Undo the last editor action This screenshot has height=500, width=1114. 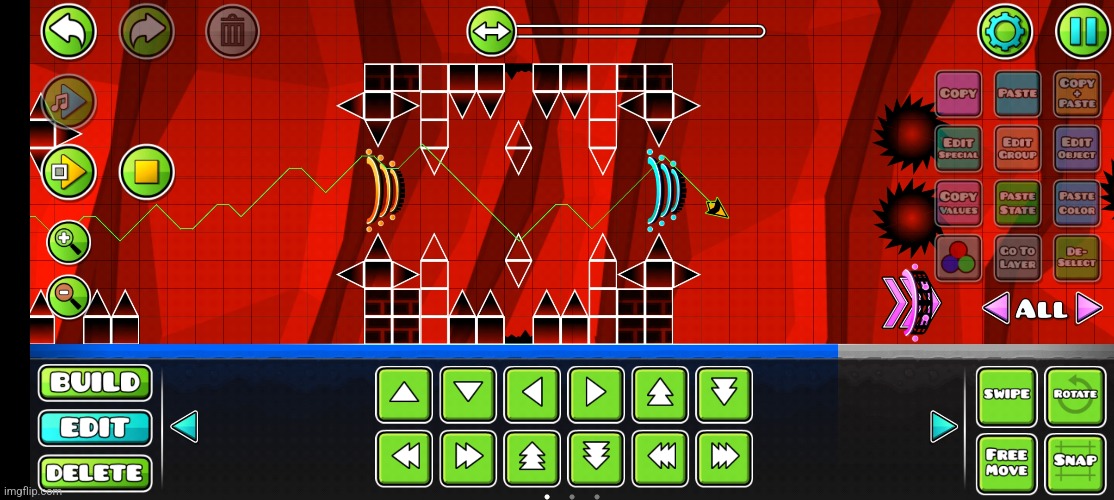point(68,32)
